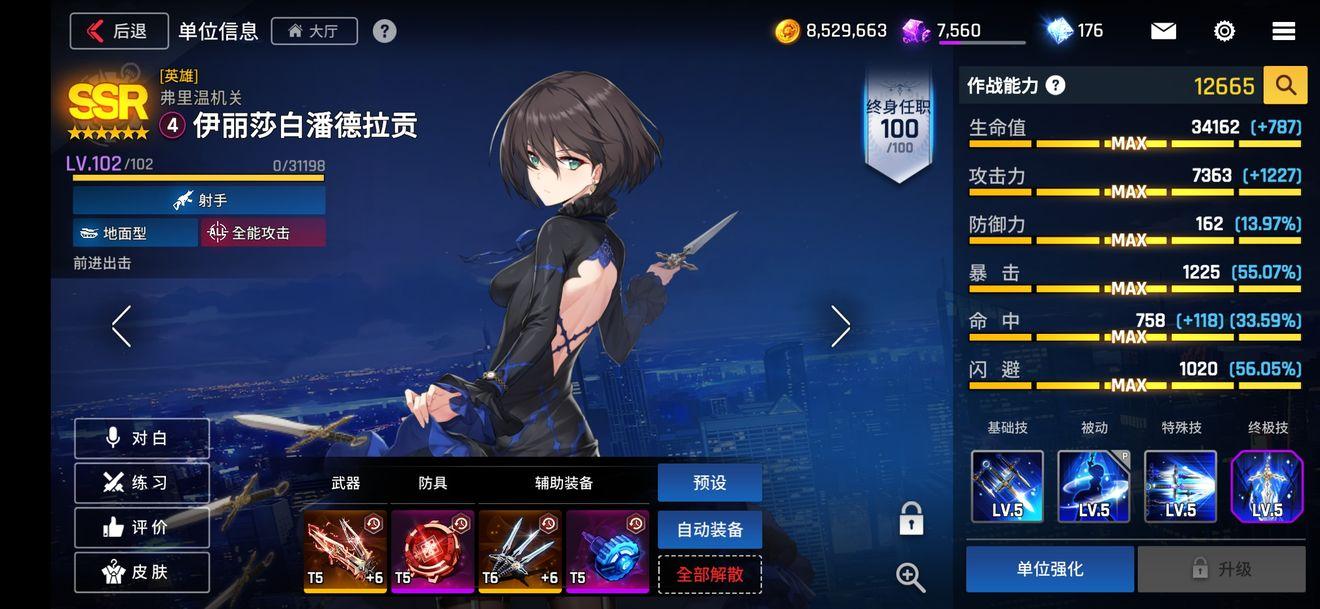Open the mail inbox envelope
This screenshot has height=609, width=1320.
click(1163, 31)
